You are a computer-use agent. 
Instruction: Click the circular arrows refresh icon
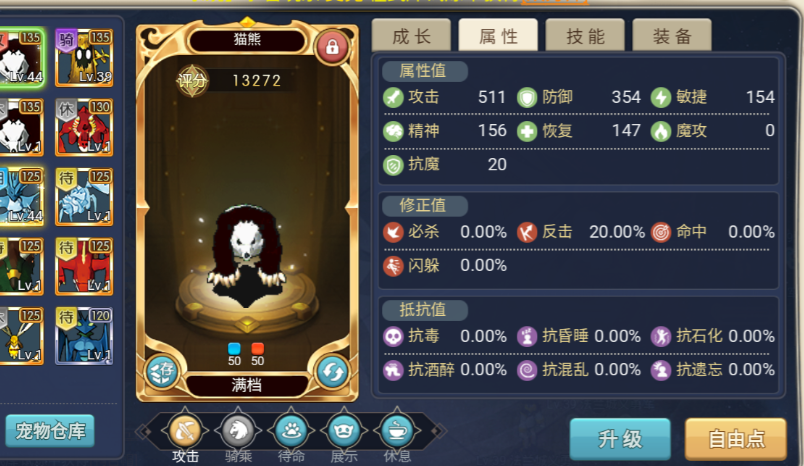point(332,371)
